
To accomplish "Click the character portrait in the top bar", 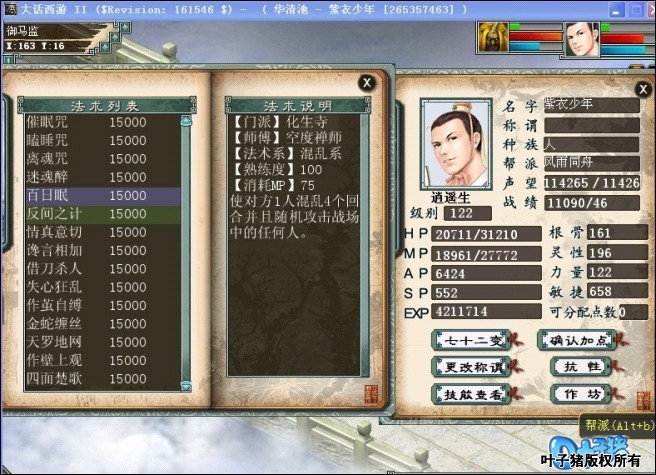I will [581, 39].
